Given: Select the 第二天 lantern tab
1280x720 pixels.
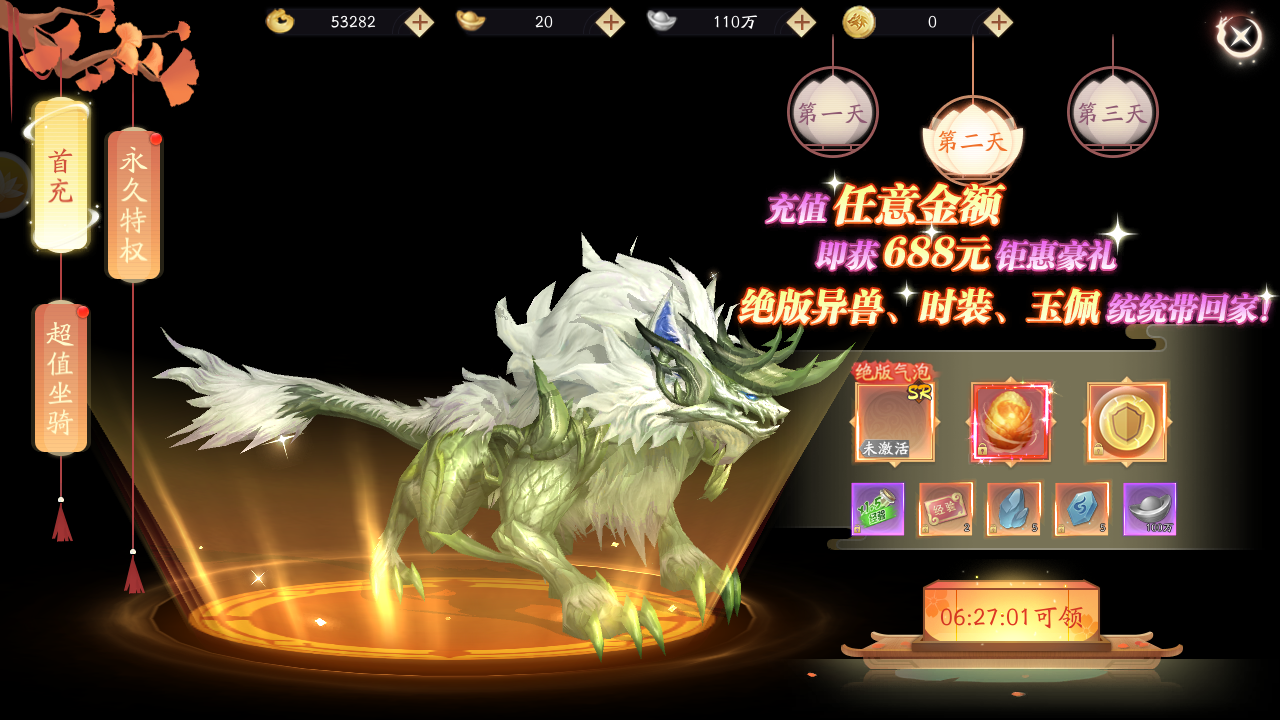Looking at the screenshot, I should click(x=972, y=140).
